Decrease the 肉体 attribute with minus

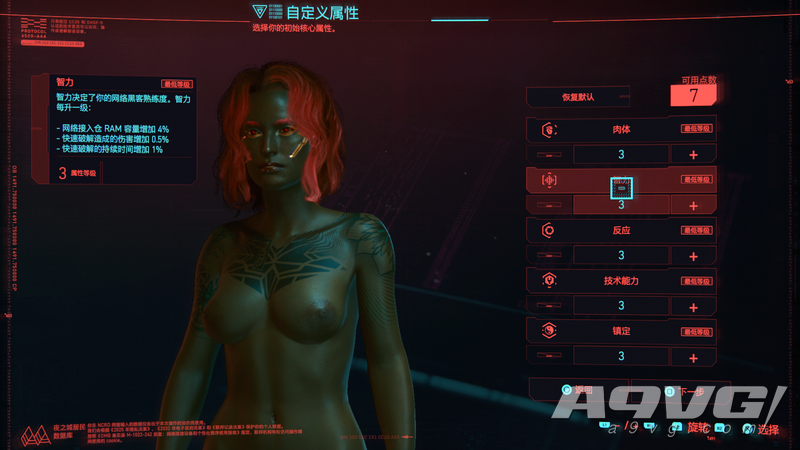click(x=549, y=155)
